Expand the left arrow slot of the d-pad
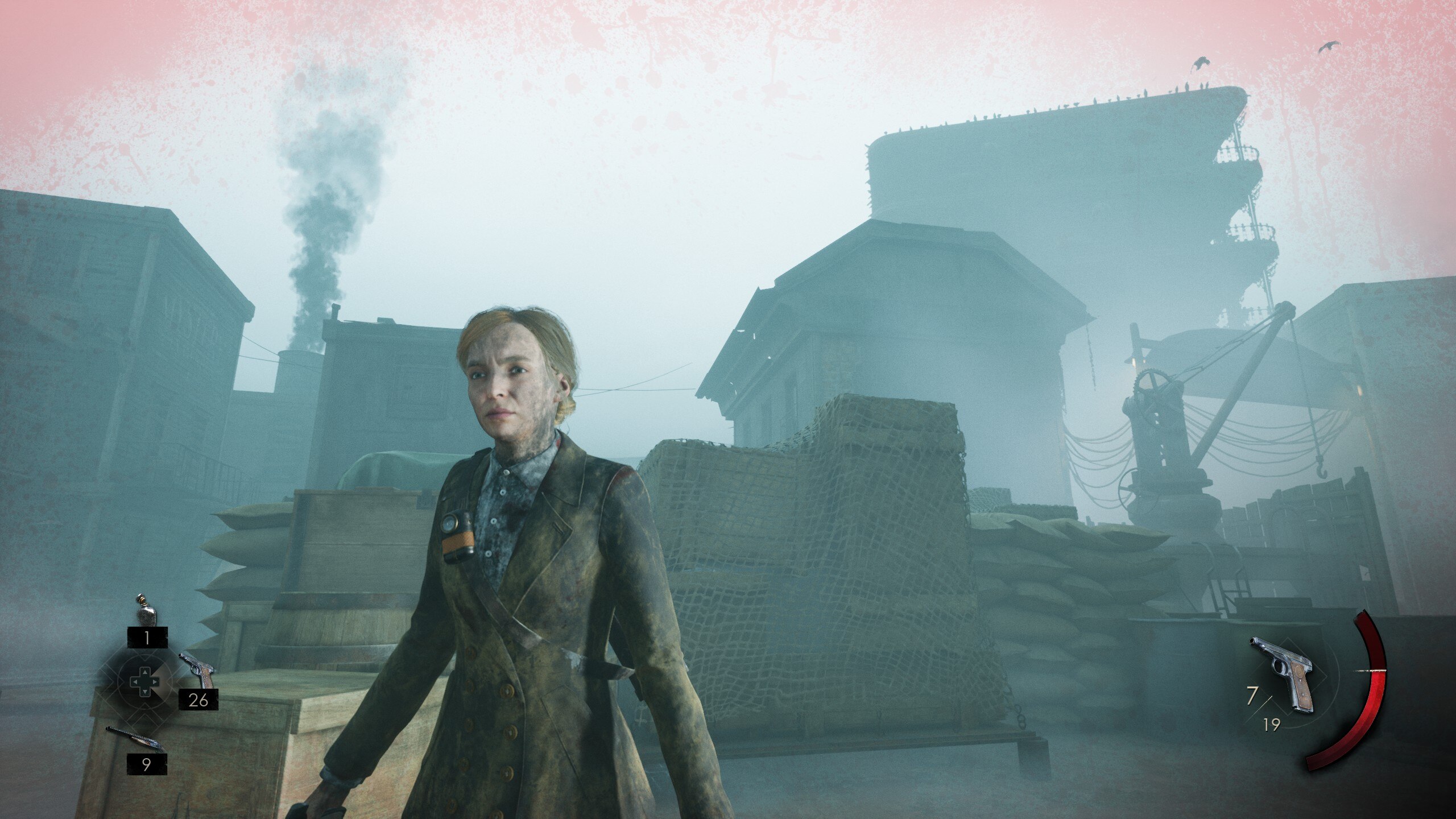1456x819 pixels. (x=135, y=682)
